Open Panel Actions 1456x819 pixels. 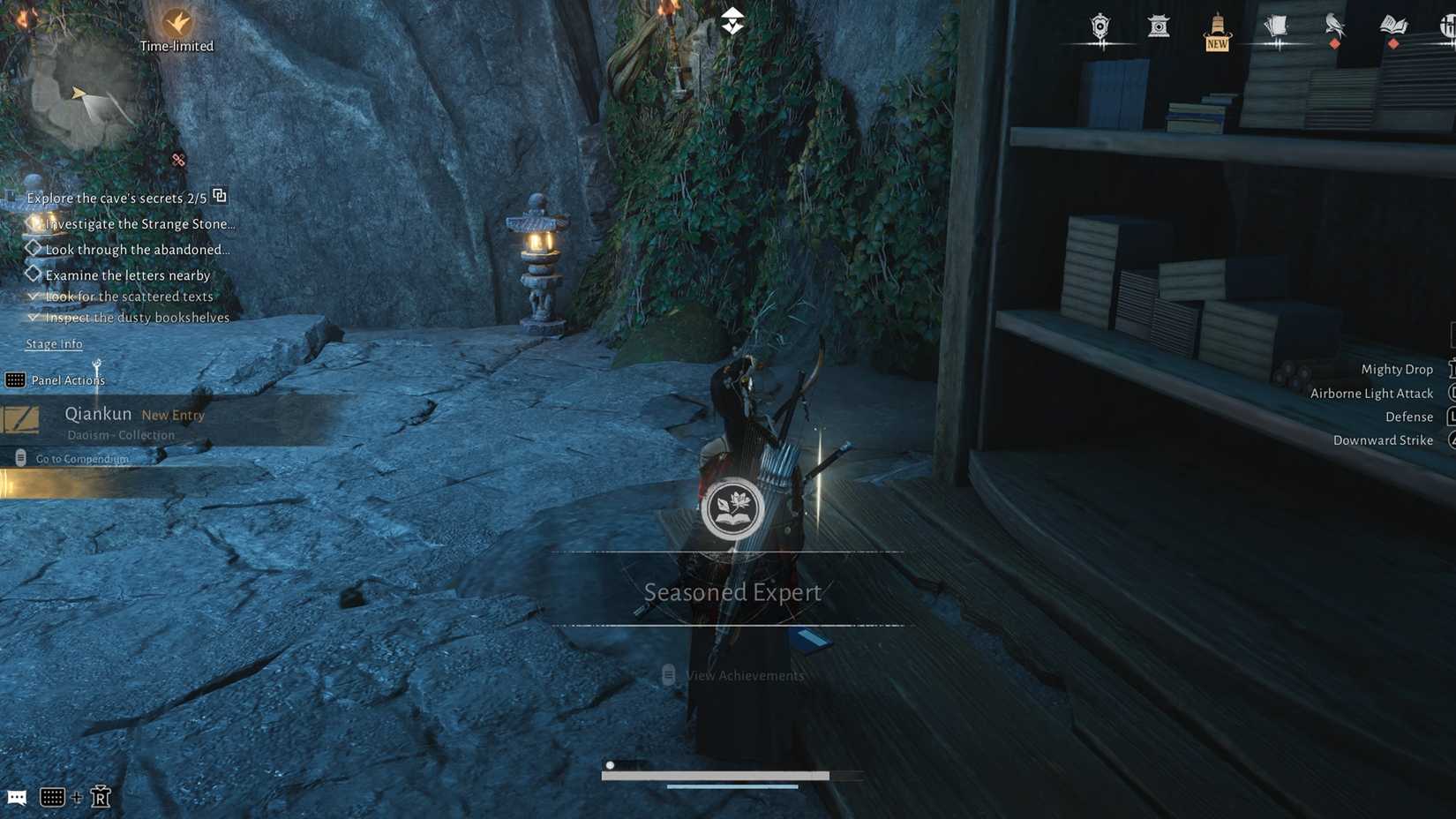pyautogui.click(x=69, y=379)
